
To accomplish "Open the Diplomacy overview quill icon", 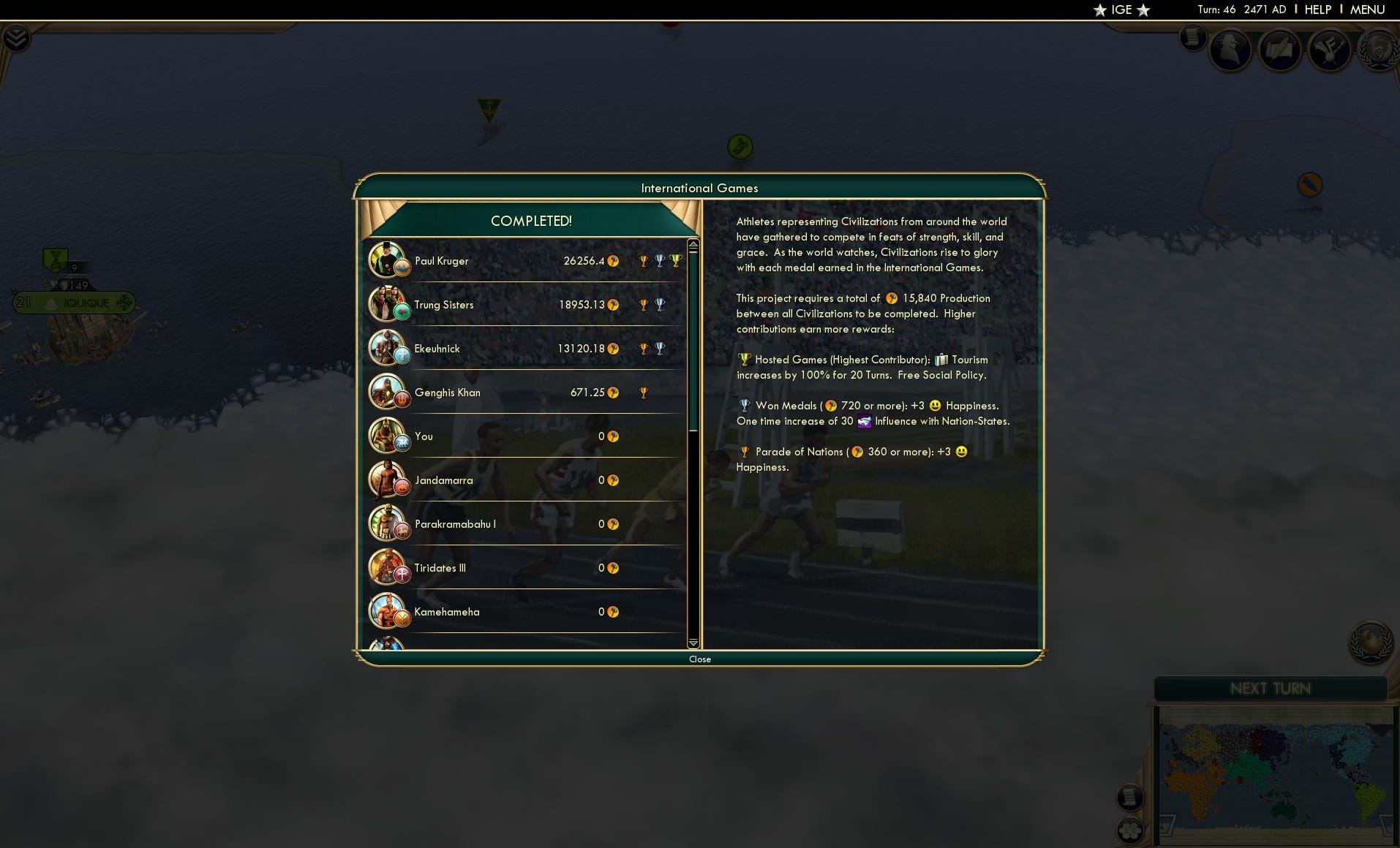I will point(1281,50).
